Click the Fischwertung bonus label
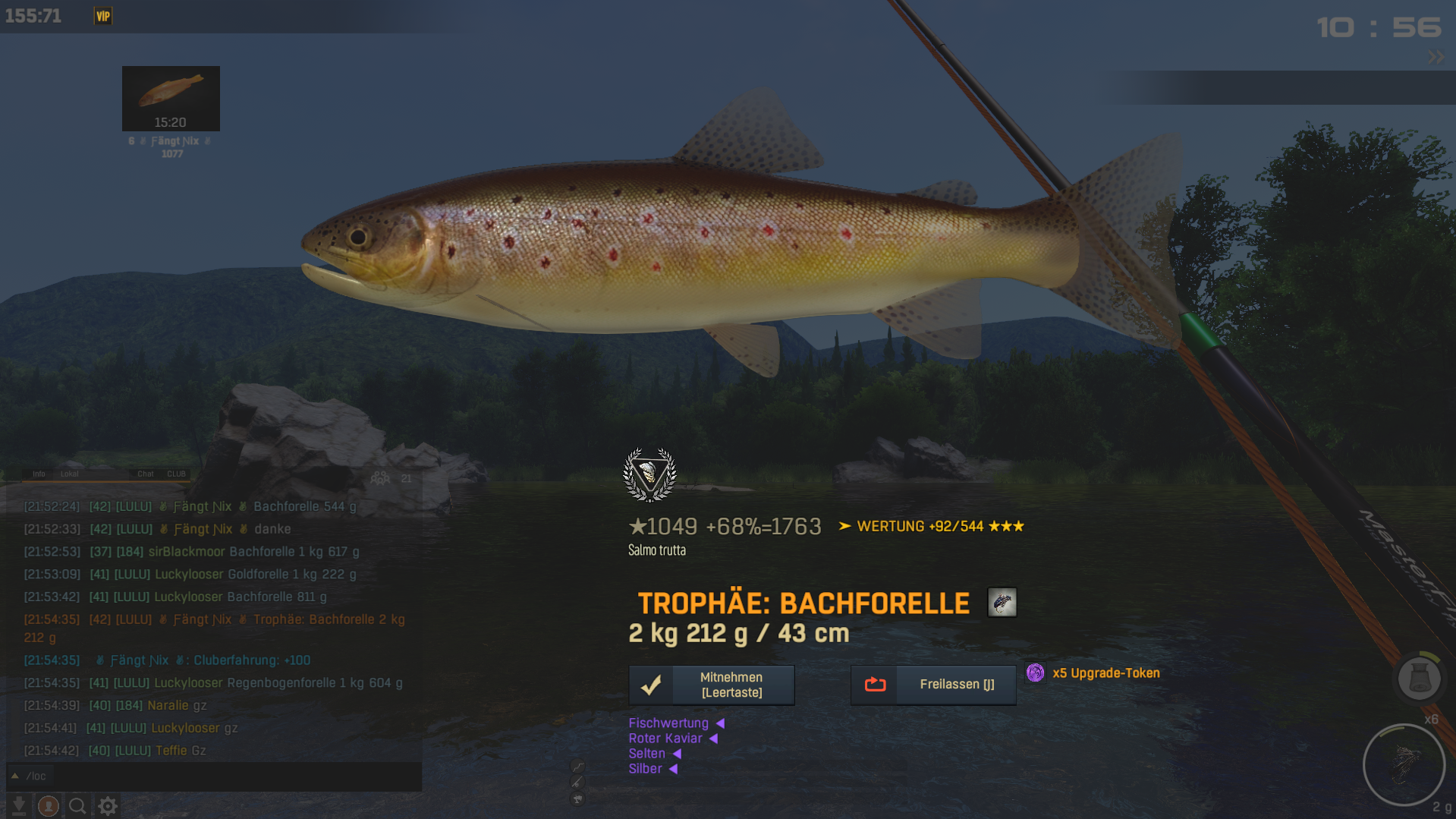The width and height of the screenshot is (1456, 819). coord(668,723)
